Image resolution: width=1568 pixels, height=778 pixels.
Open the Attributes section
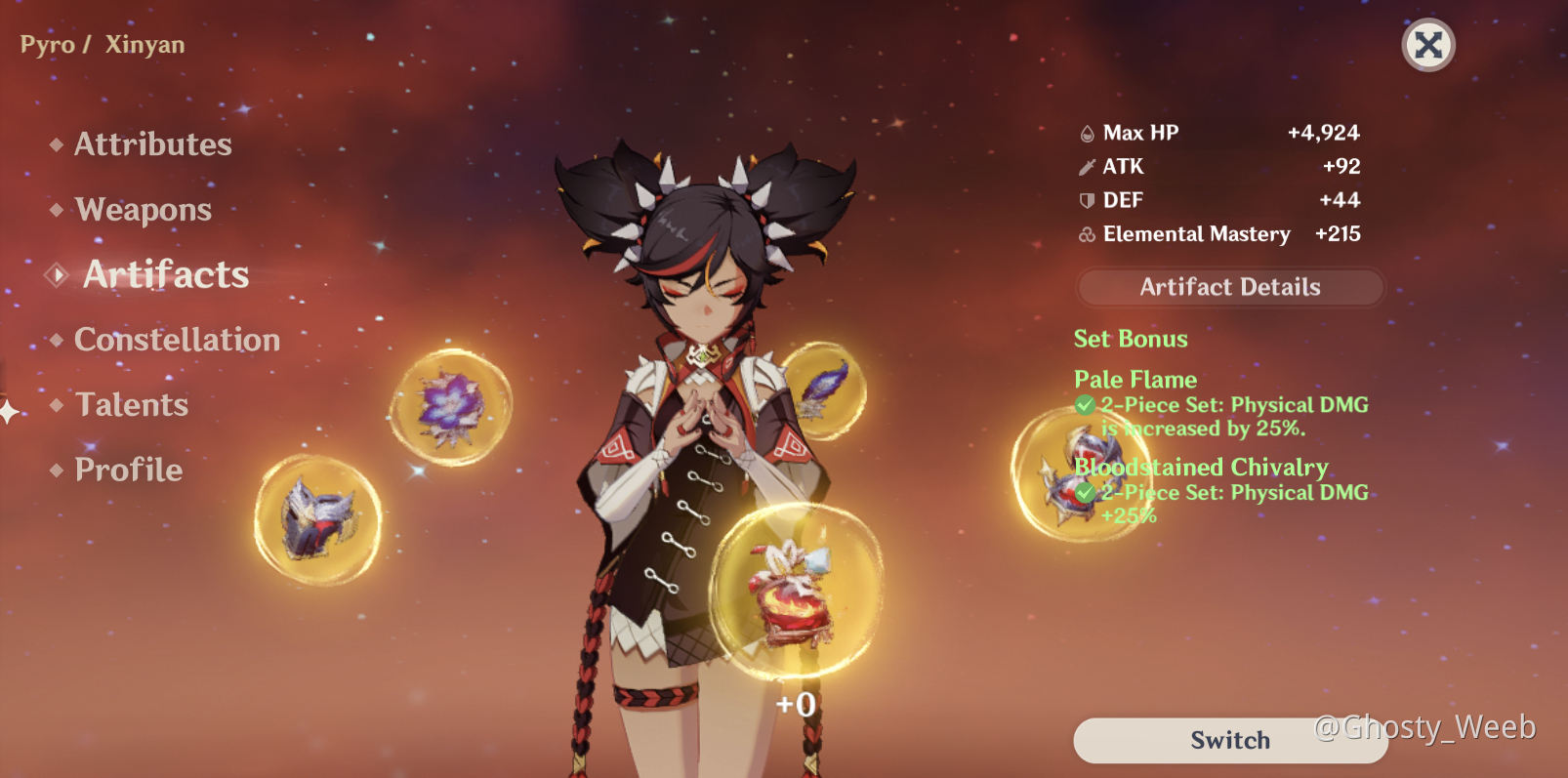click(152, 144)
